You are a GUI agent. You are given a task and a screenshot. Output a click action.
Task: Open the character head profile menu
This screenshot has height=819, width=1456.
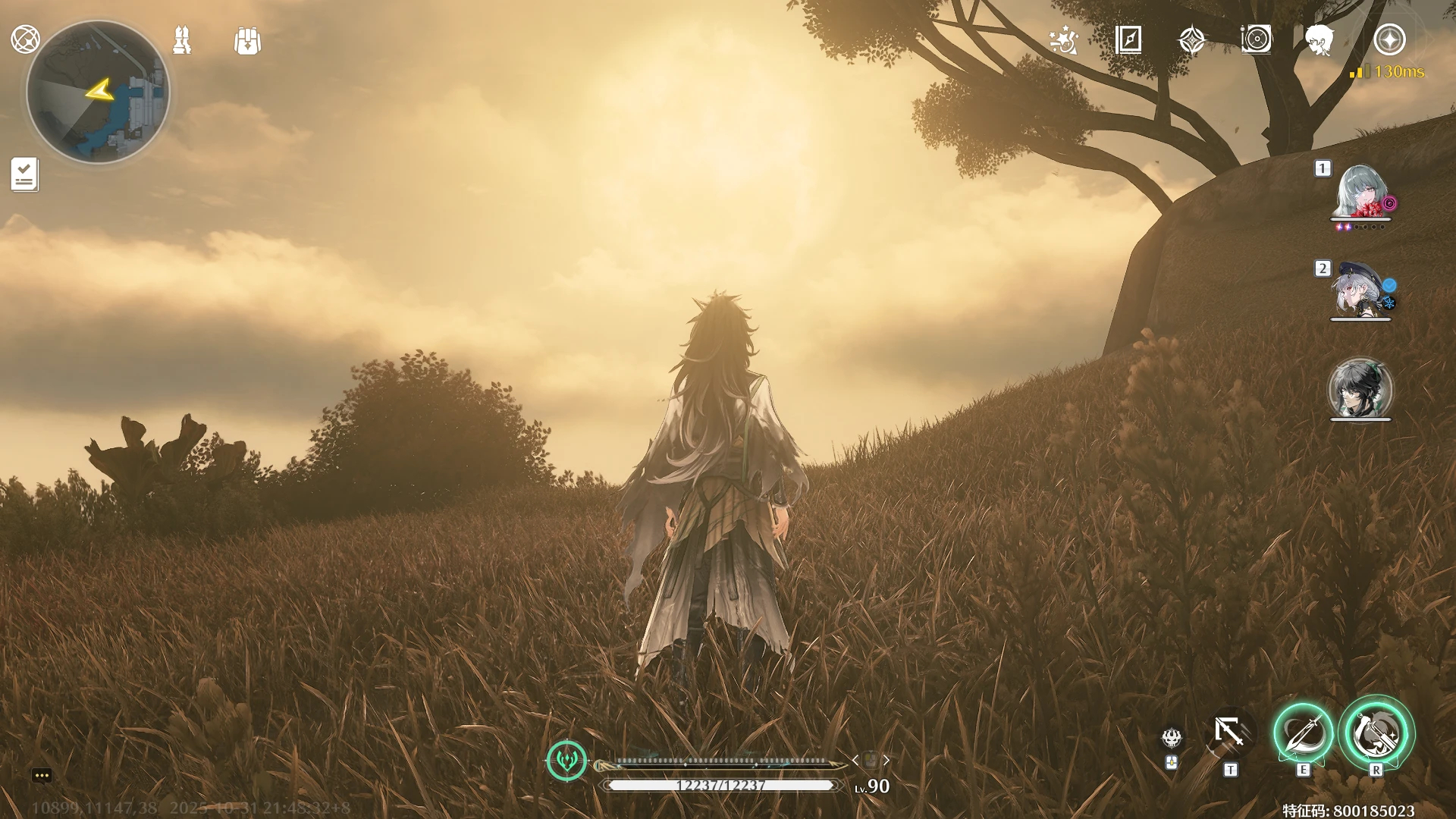coord(1320,40)
